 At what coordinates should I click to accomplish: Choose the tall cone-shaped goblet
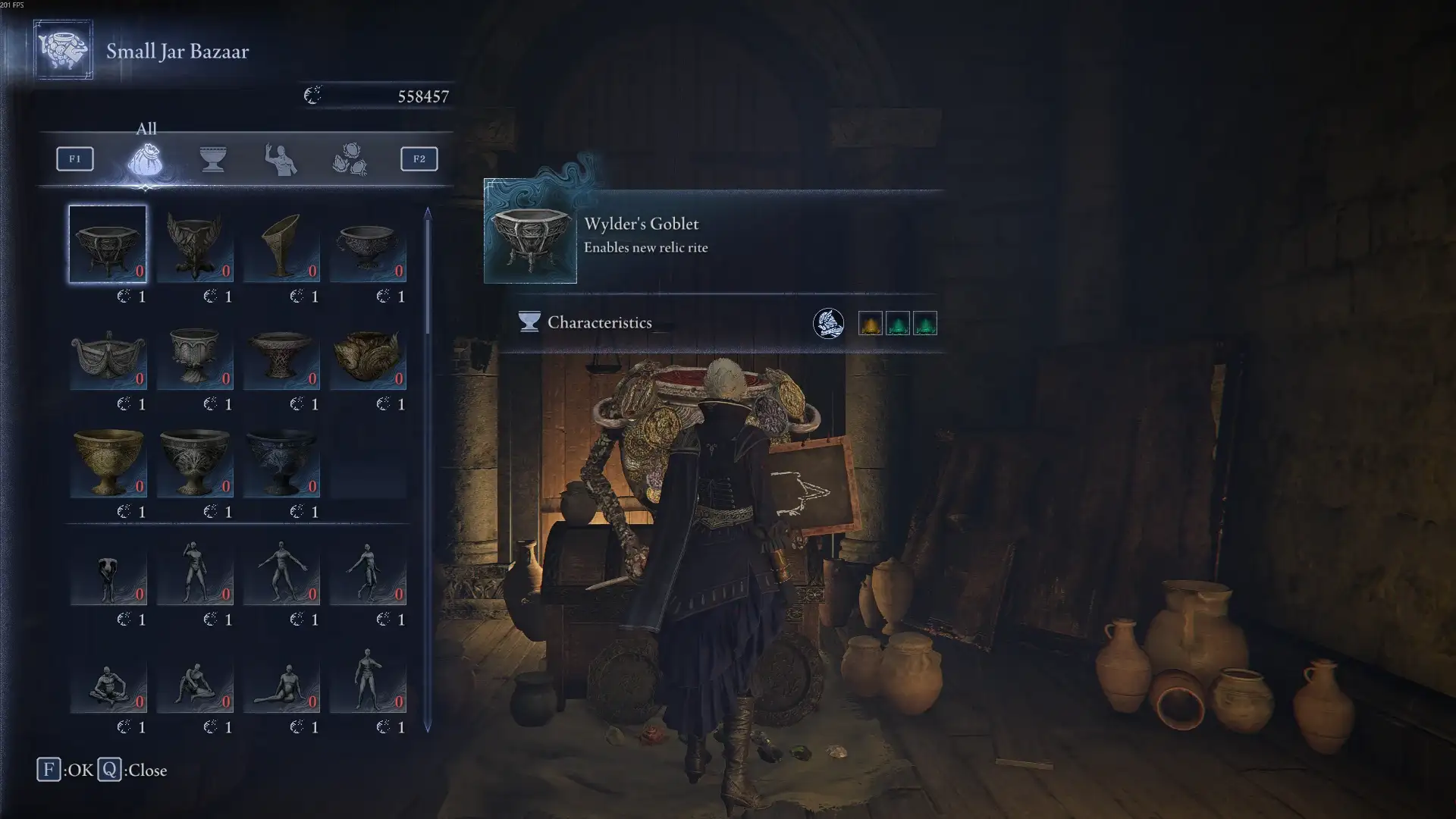click(281, 244)
